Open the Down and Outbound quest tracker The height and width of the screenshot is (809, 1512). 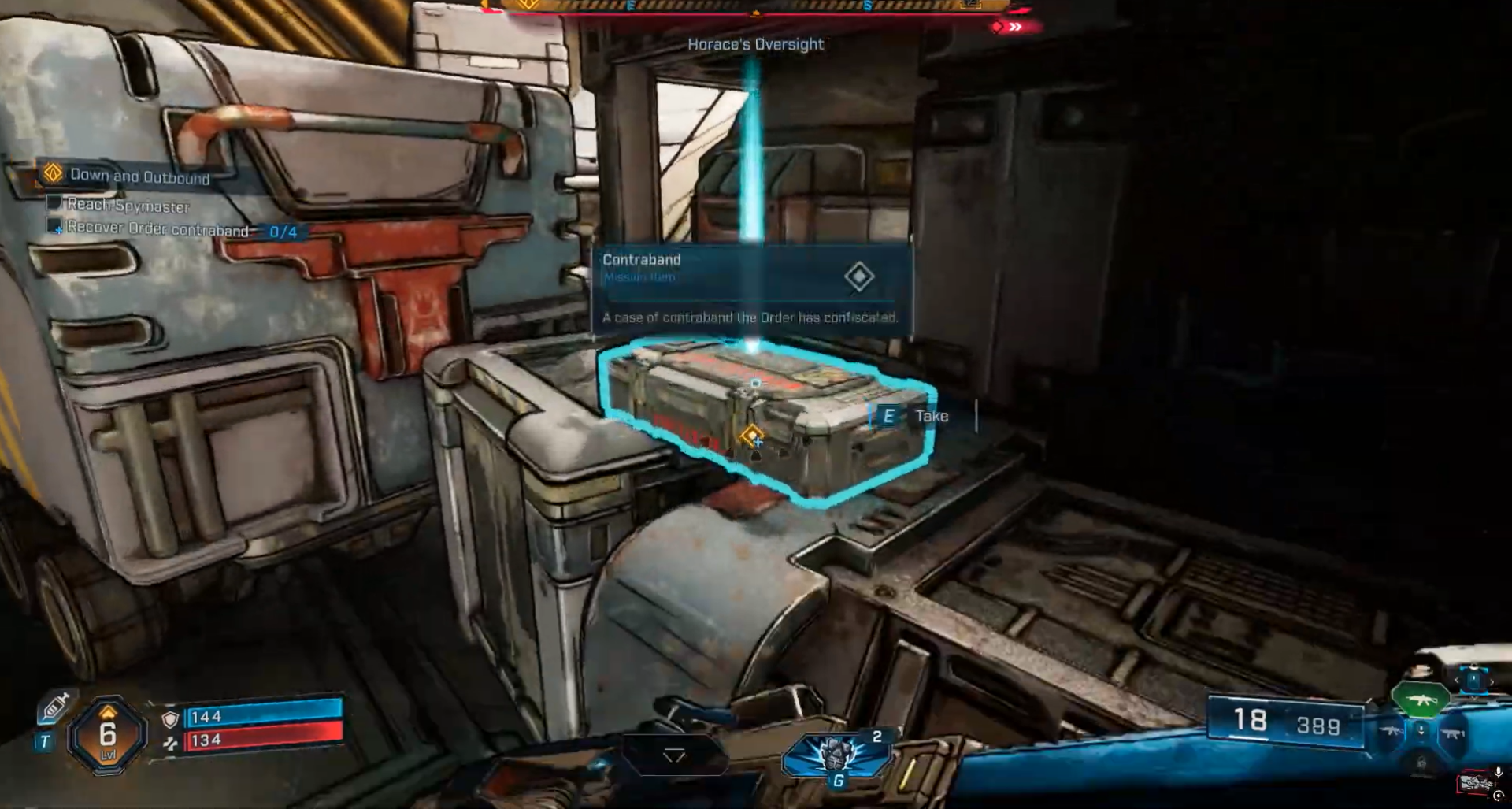point(139,176)
